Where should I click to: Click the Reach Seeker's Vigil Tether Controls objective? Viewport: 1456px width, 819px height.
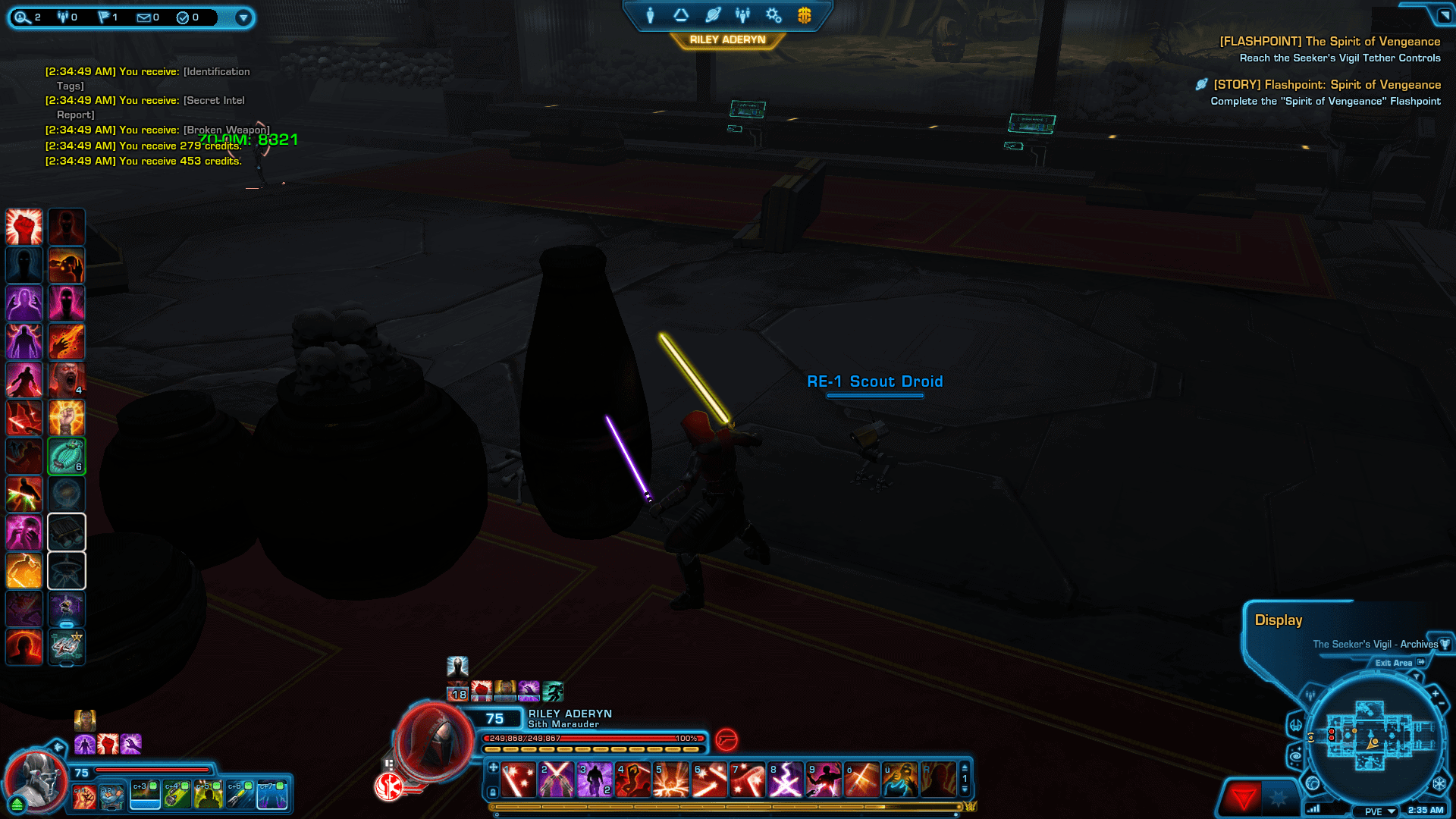[1341, 58]
